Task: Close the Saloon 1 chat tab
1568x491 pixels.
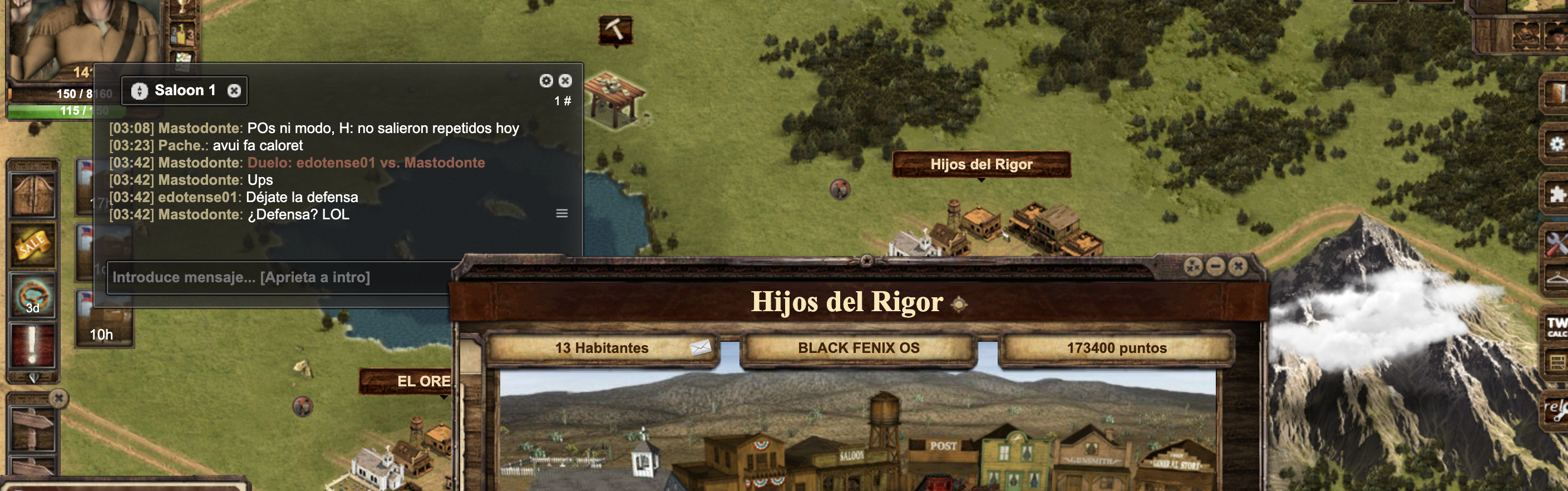Action: [234, 91]
